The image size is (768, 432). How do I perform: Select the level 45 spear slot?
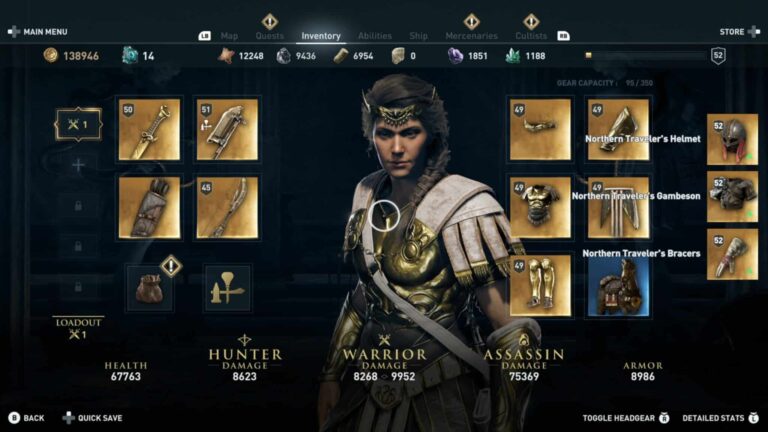[227, 207]
